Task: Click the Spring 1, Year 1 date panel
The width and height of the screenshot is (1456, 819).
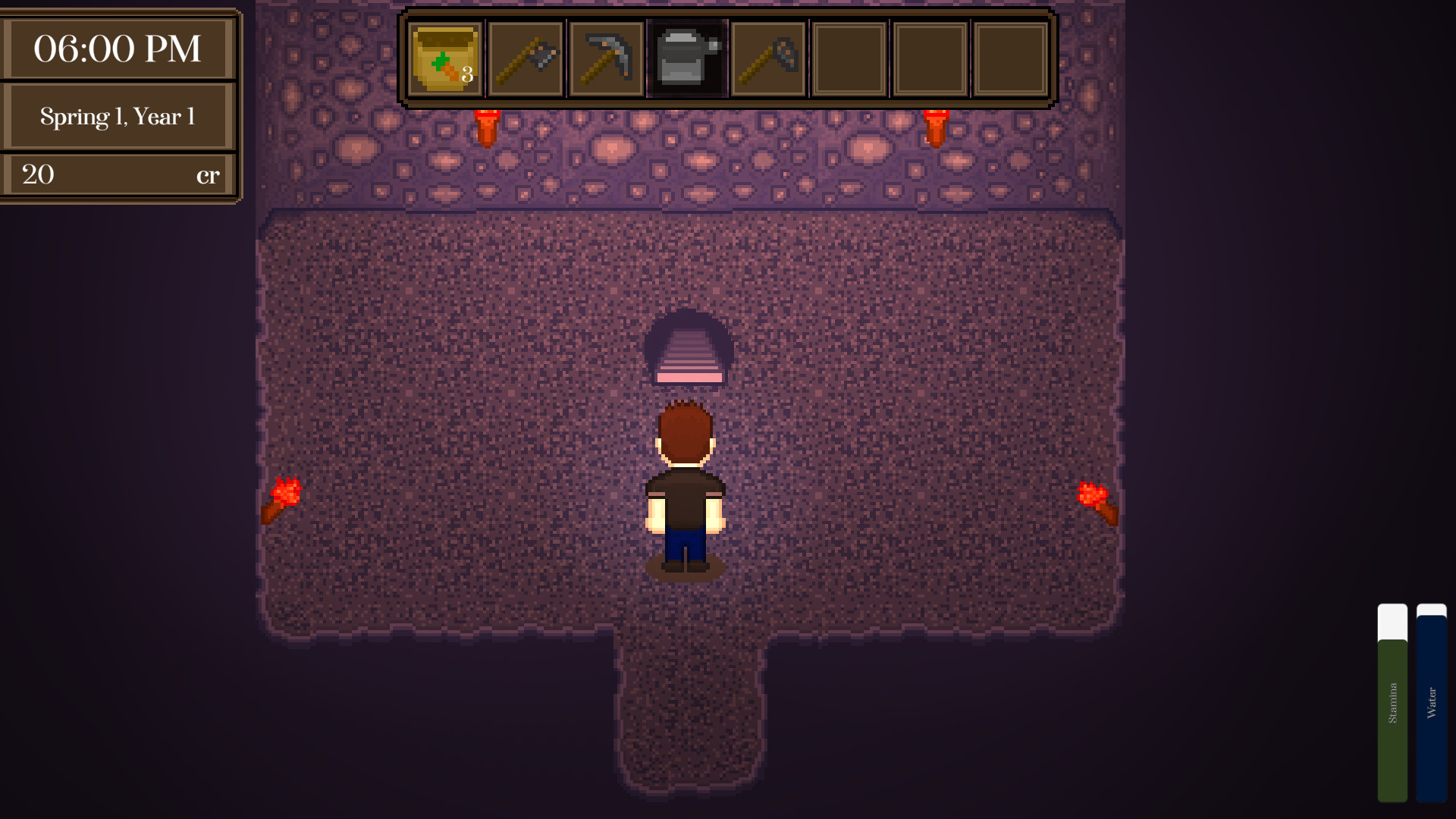Action: tap(119, 116)
